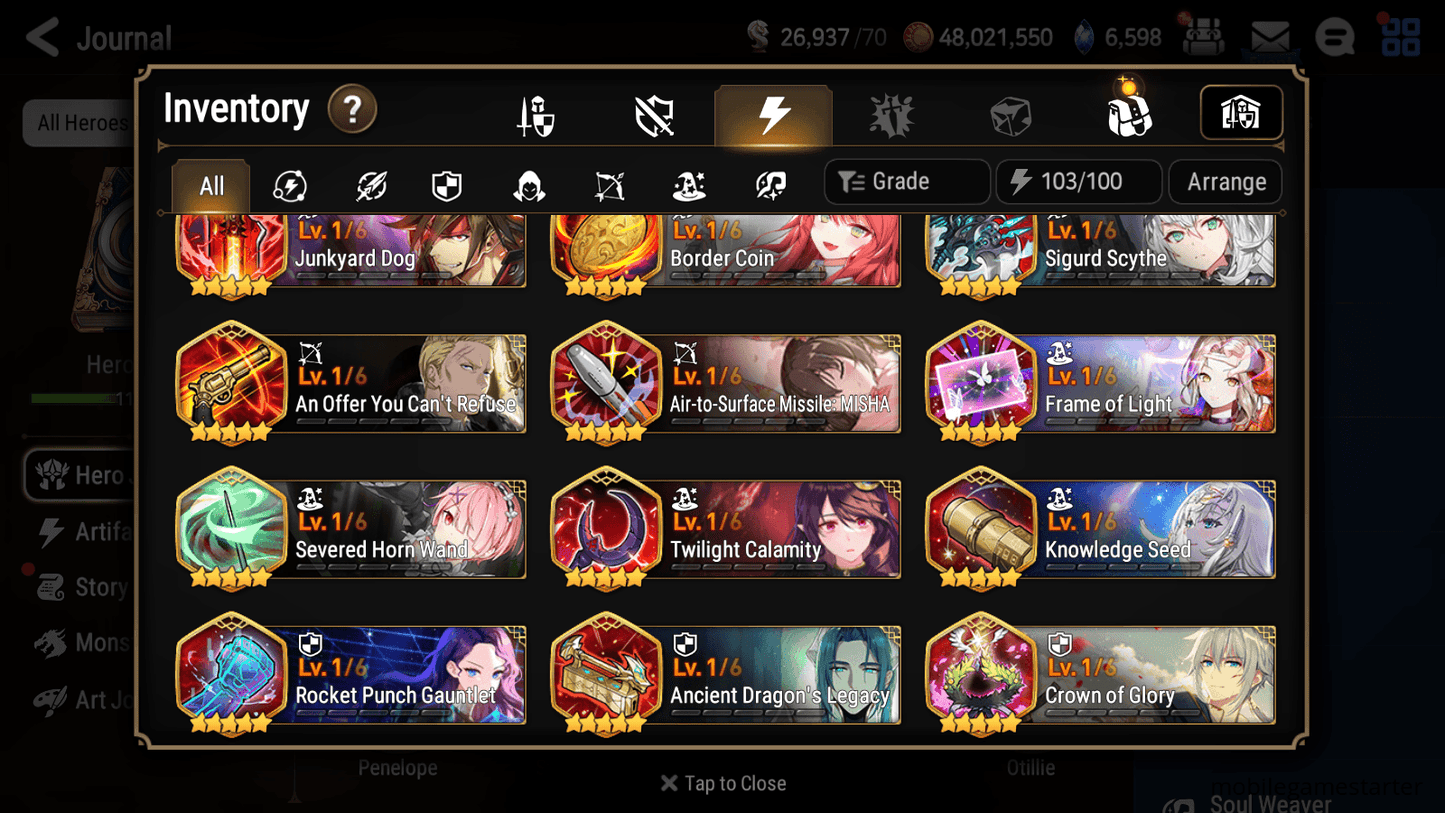Click the green hero experience progress bar
This screenshot has width=1445, height=813.
click(68, 399)
